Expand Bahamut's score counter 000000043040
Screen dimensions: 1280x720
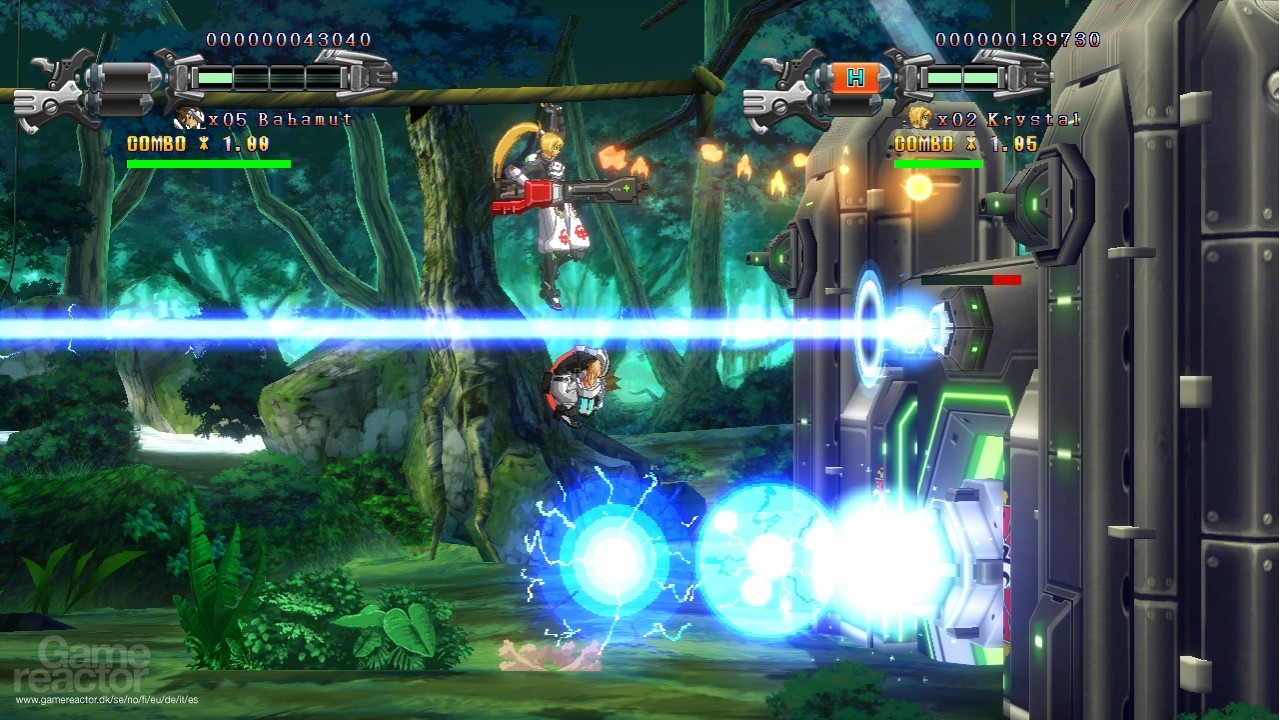(x=290, y=38)
